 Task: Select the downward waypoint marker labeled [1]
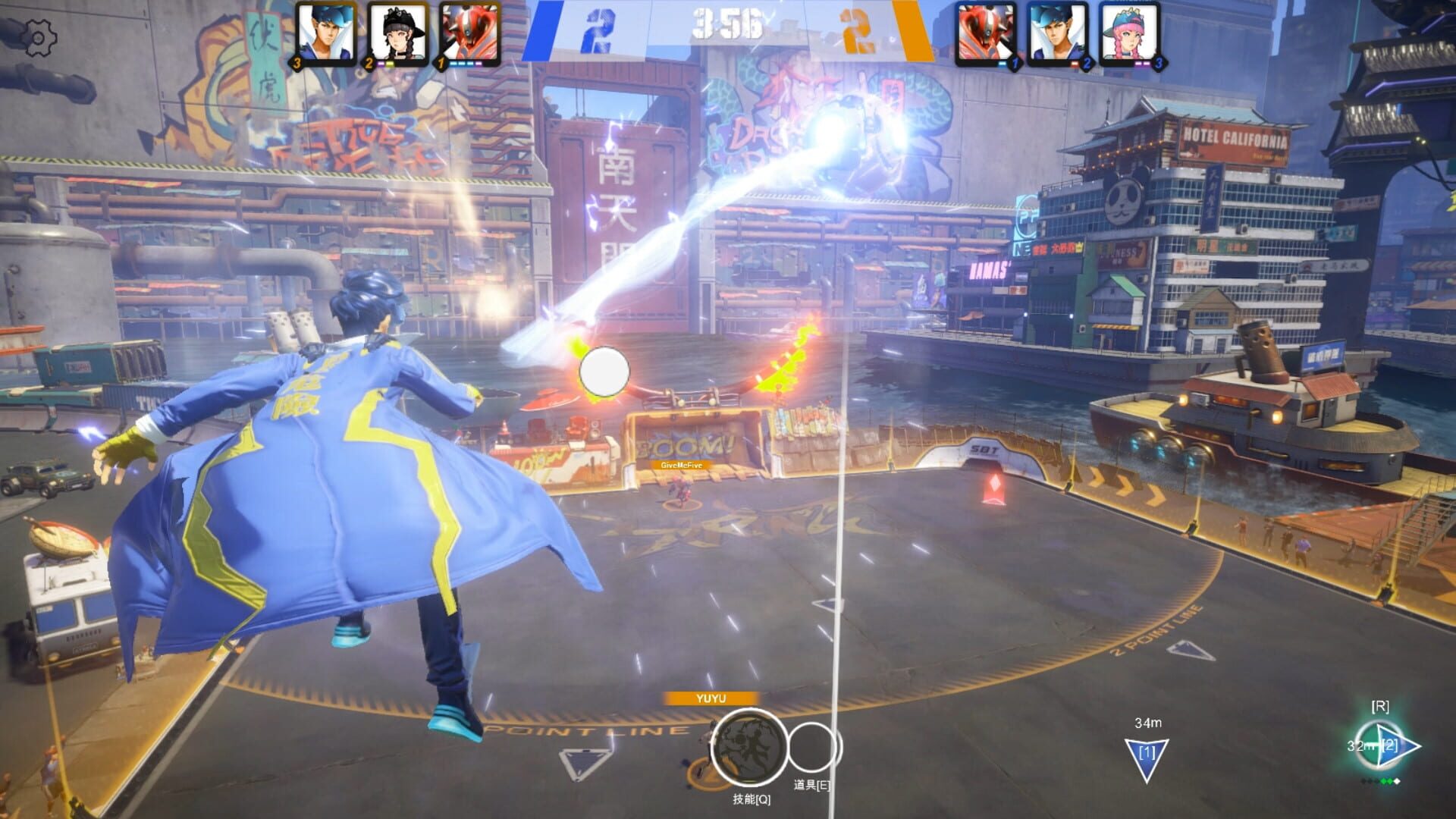click(1147, 751)
